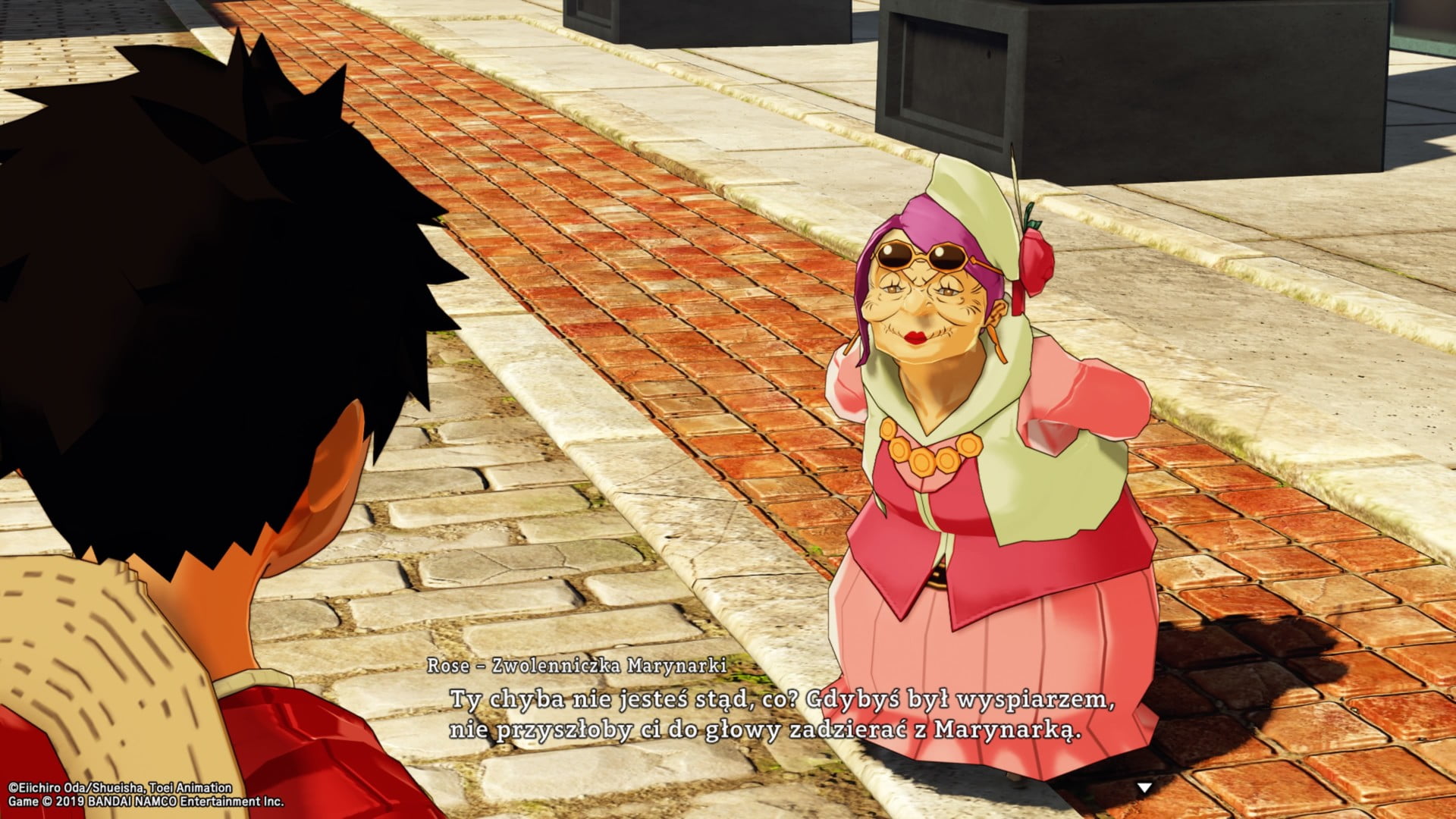The width and height of the screenshot is (1456, 819).
Task: Advance dialogue with the white arrow indicator
Action: pos(1144,788)
